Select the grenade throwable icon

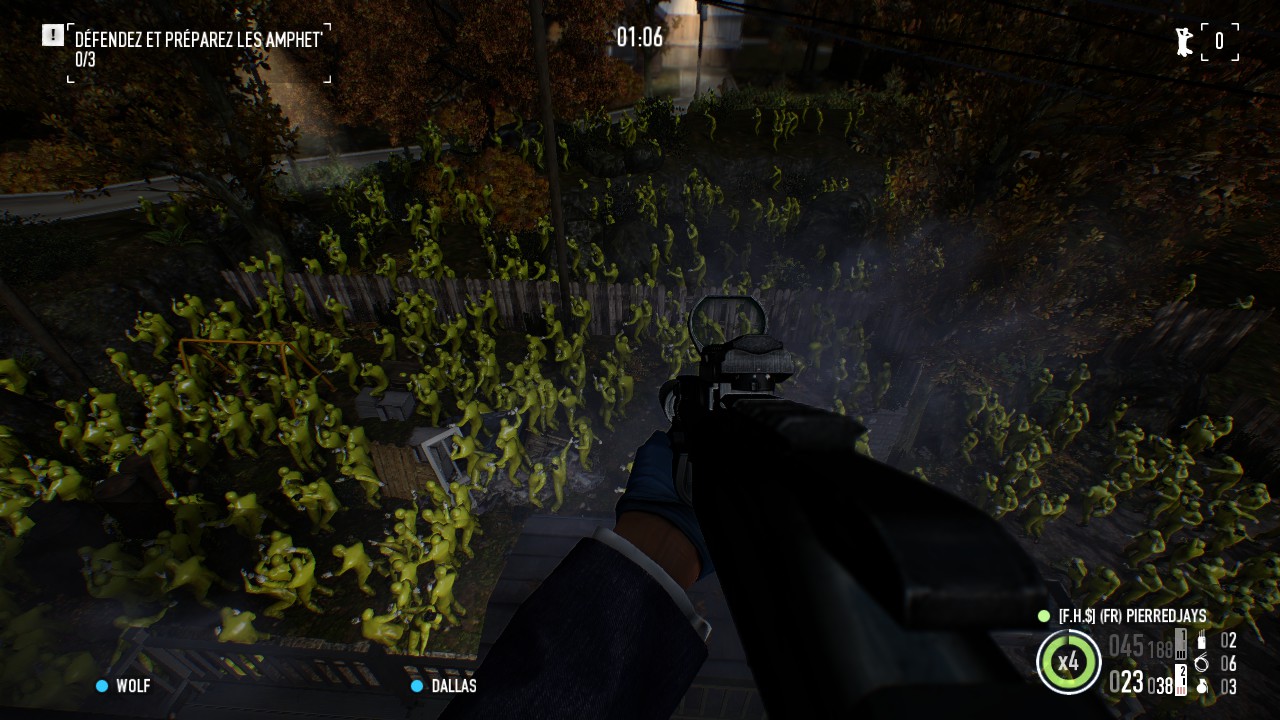(x=1201, y=687)
